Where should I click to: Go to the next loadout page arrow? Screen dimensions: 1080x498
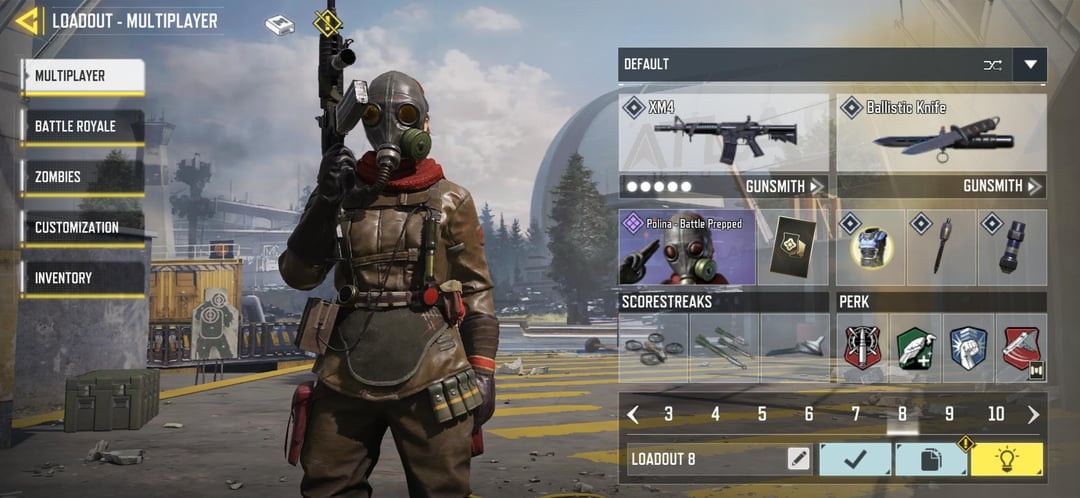1033,414
